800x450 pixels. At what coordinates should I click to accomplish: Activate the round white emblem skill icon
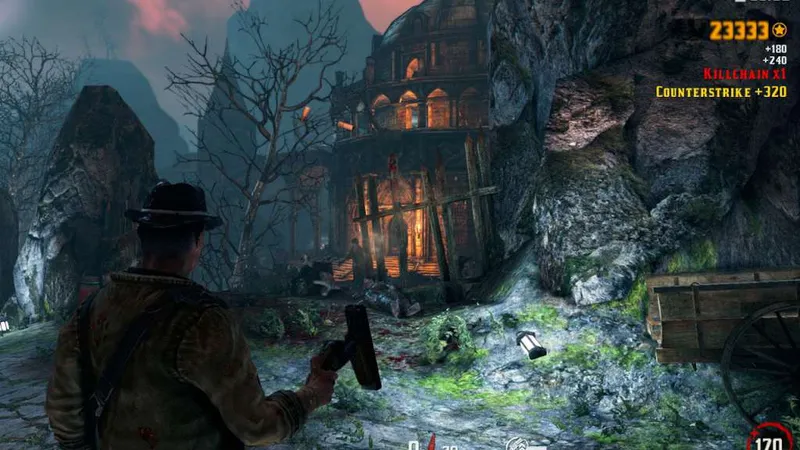(x=516, y=443)
